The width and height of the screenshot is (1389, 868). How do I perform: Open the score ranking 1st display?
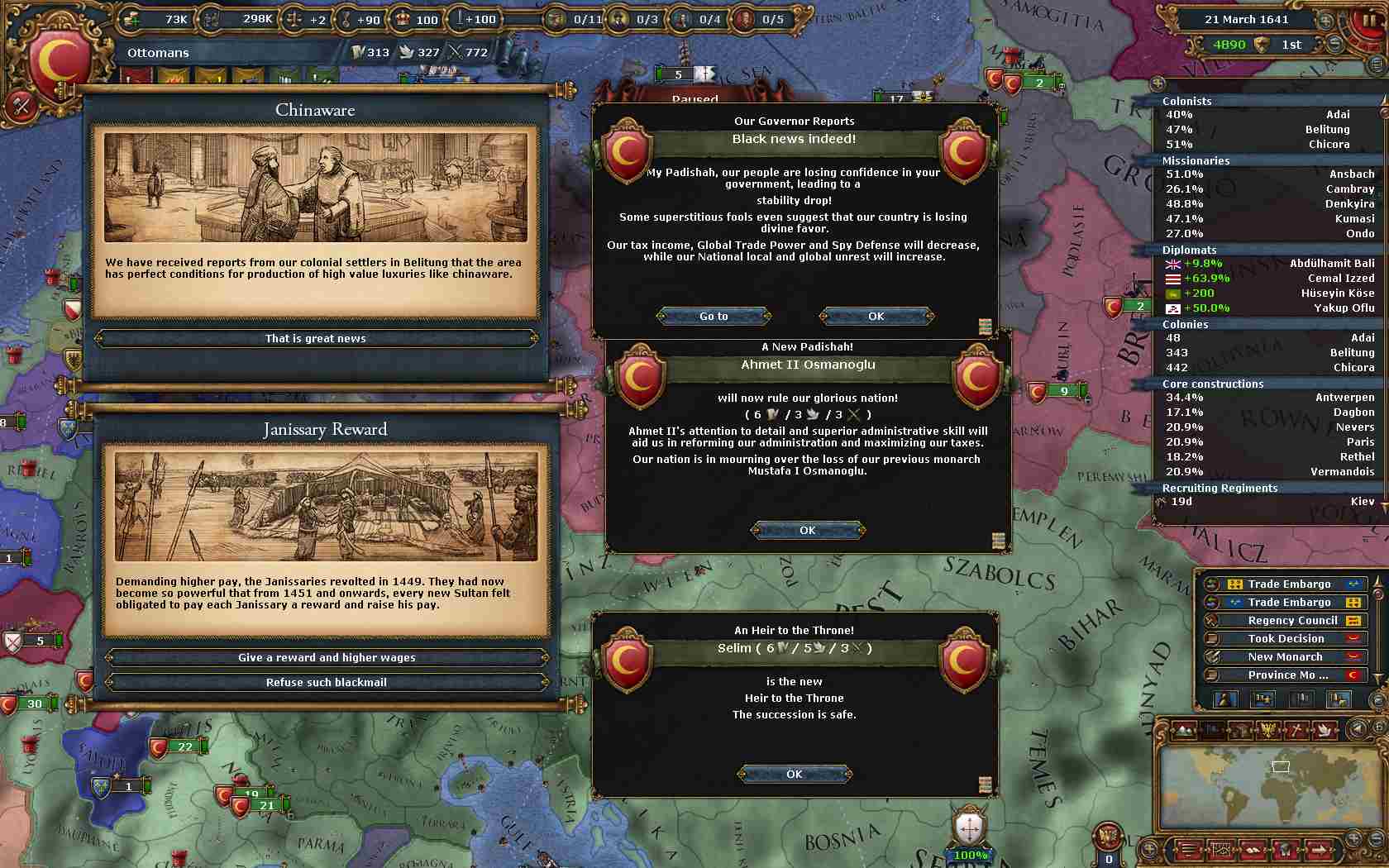tap(1291, 45)
